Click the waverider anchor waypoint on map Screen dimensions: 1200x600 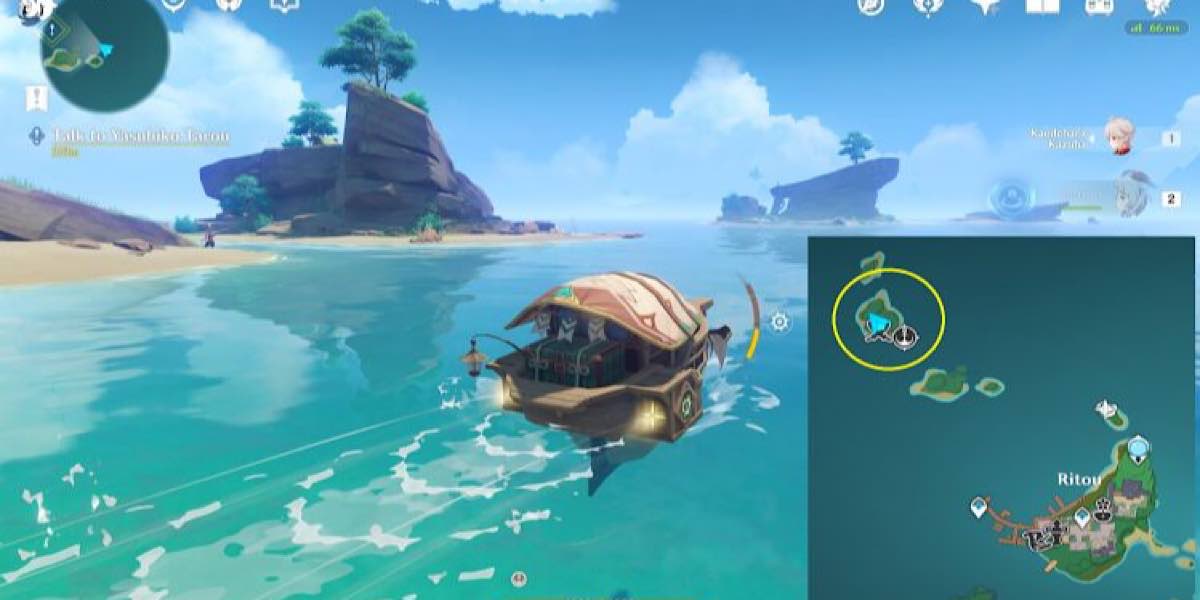(x=905, y=336)
